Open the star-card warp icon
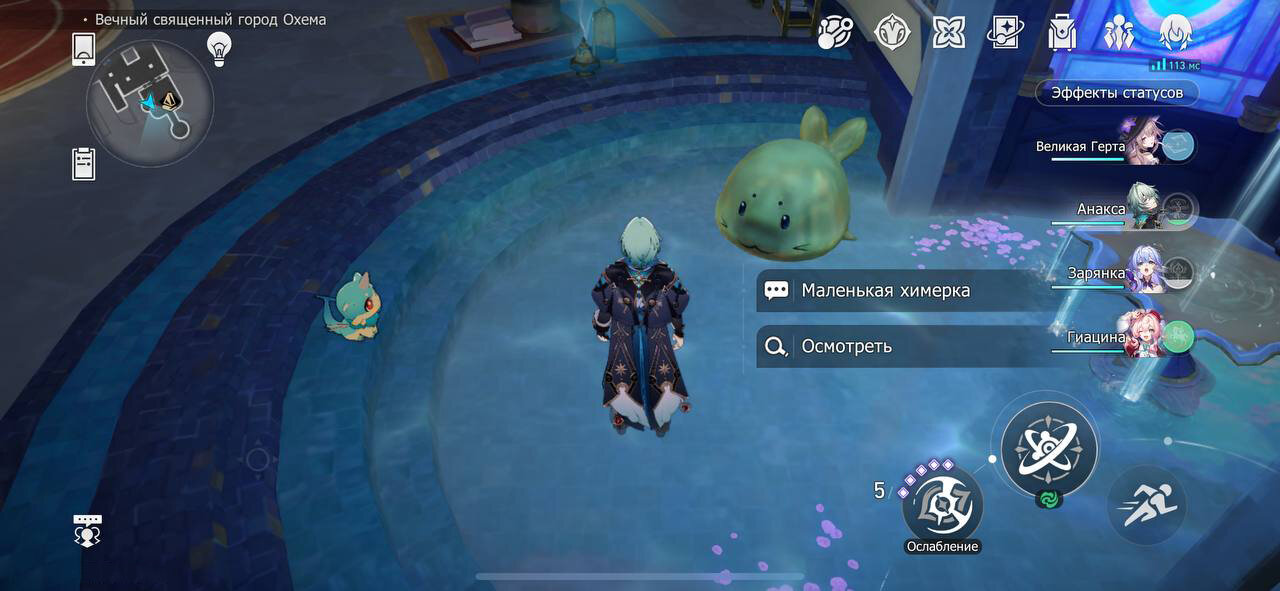Image resolution: width=1280 pixels, height=591 pixels. 1004,33
